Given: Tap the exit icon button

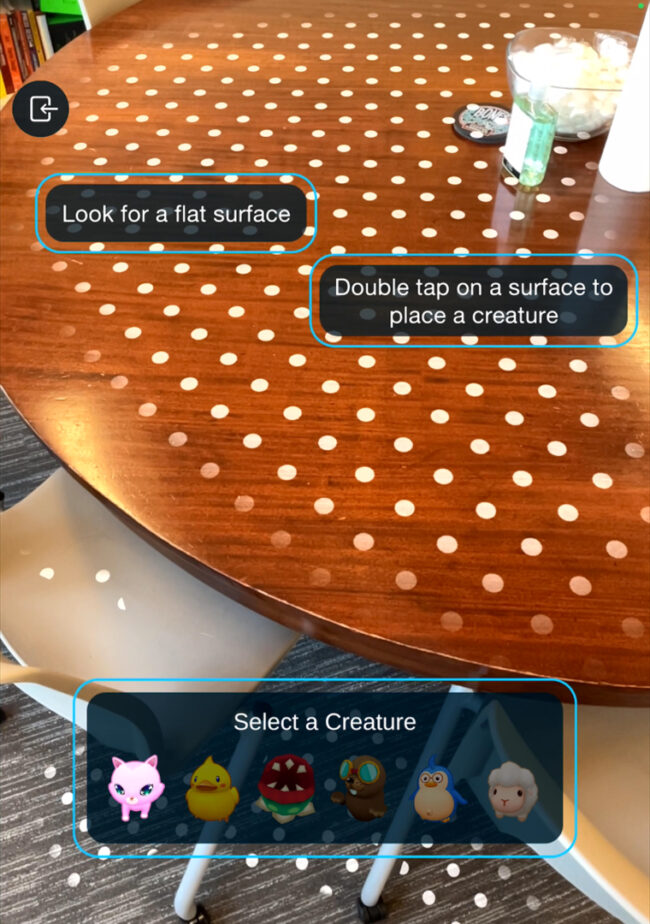Looking at the screenshot, I should (x=40, y=108).
